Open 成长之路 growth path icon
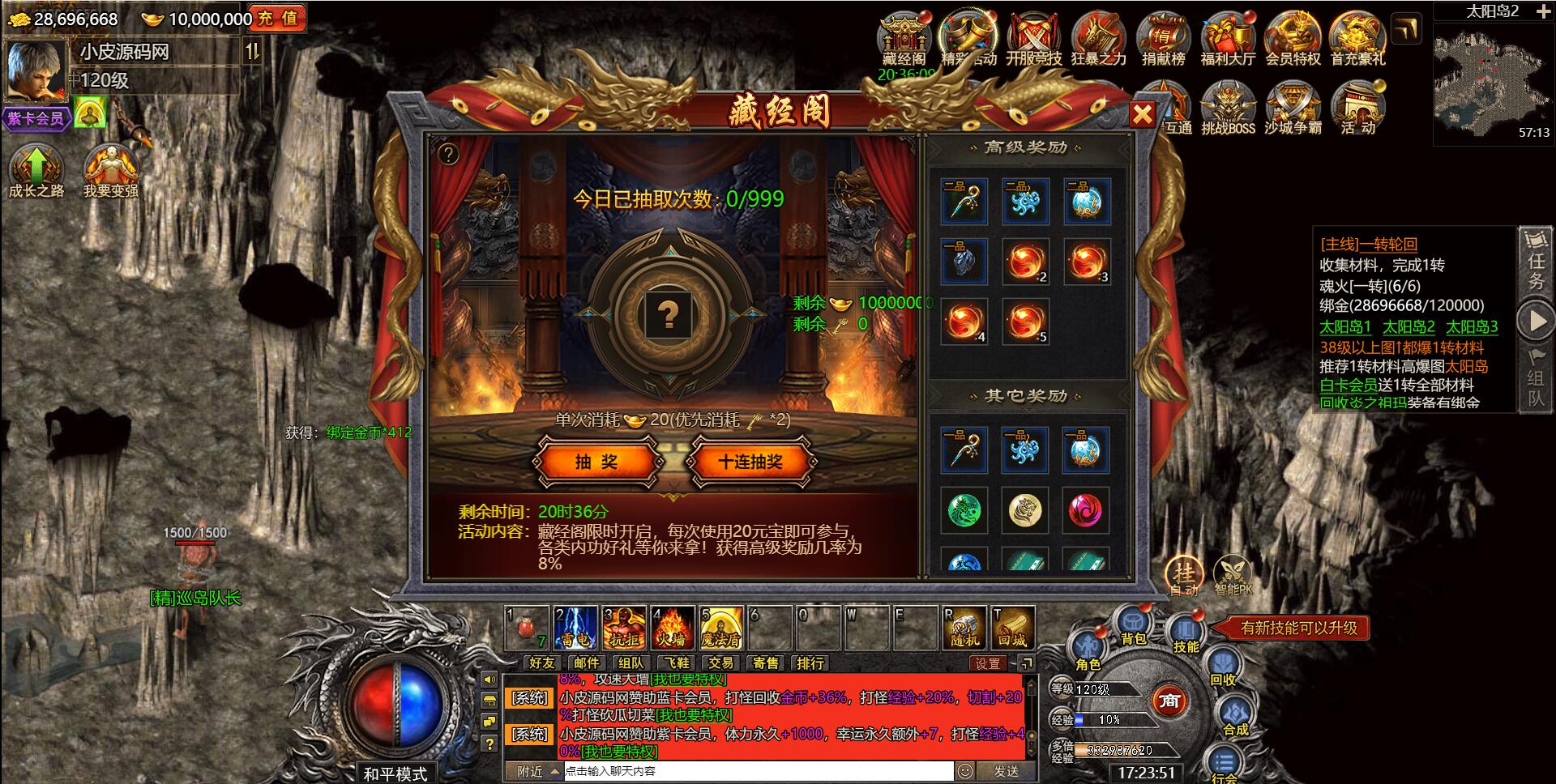1556x784 pixels. point(36,171)
